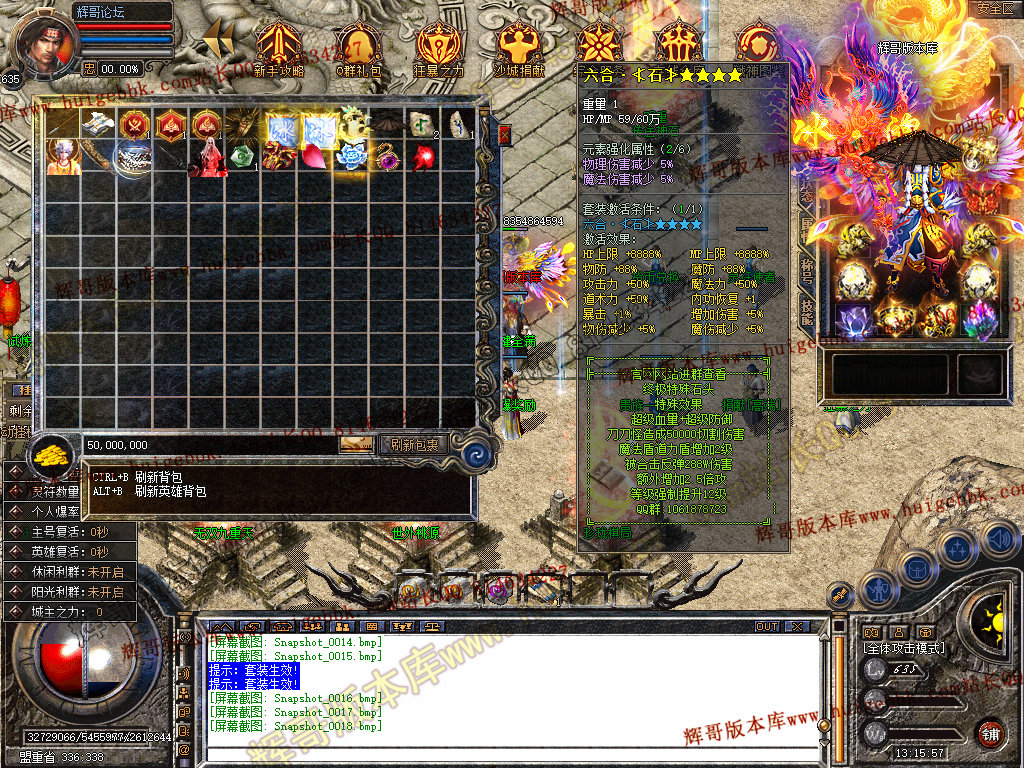
Task: Select the red-robed figure item in bag
Action: pyautogui.click(x=207, y=158)
